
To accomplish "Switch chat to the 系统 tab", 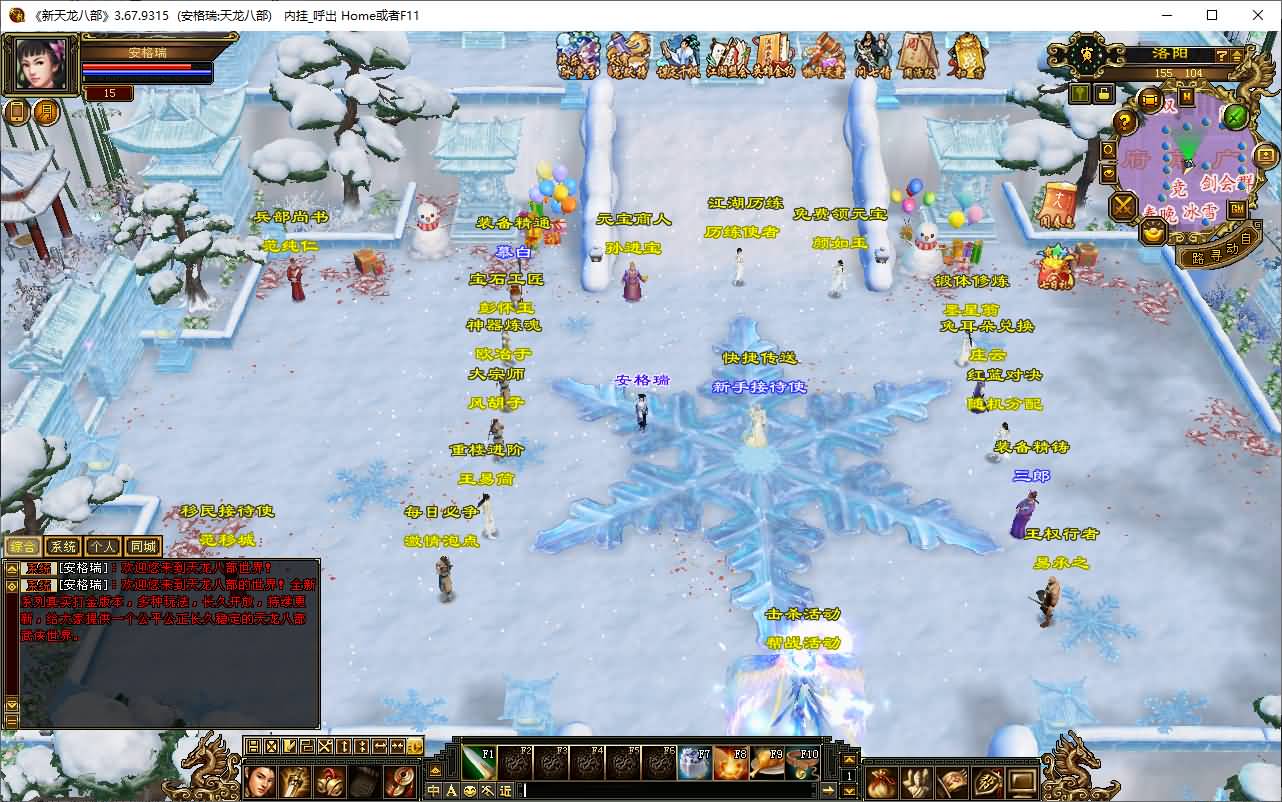I will pyautogui.click(x=63, y=546).
